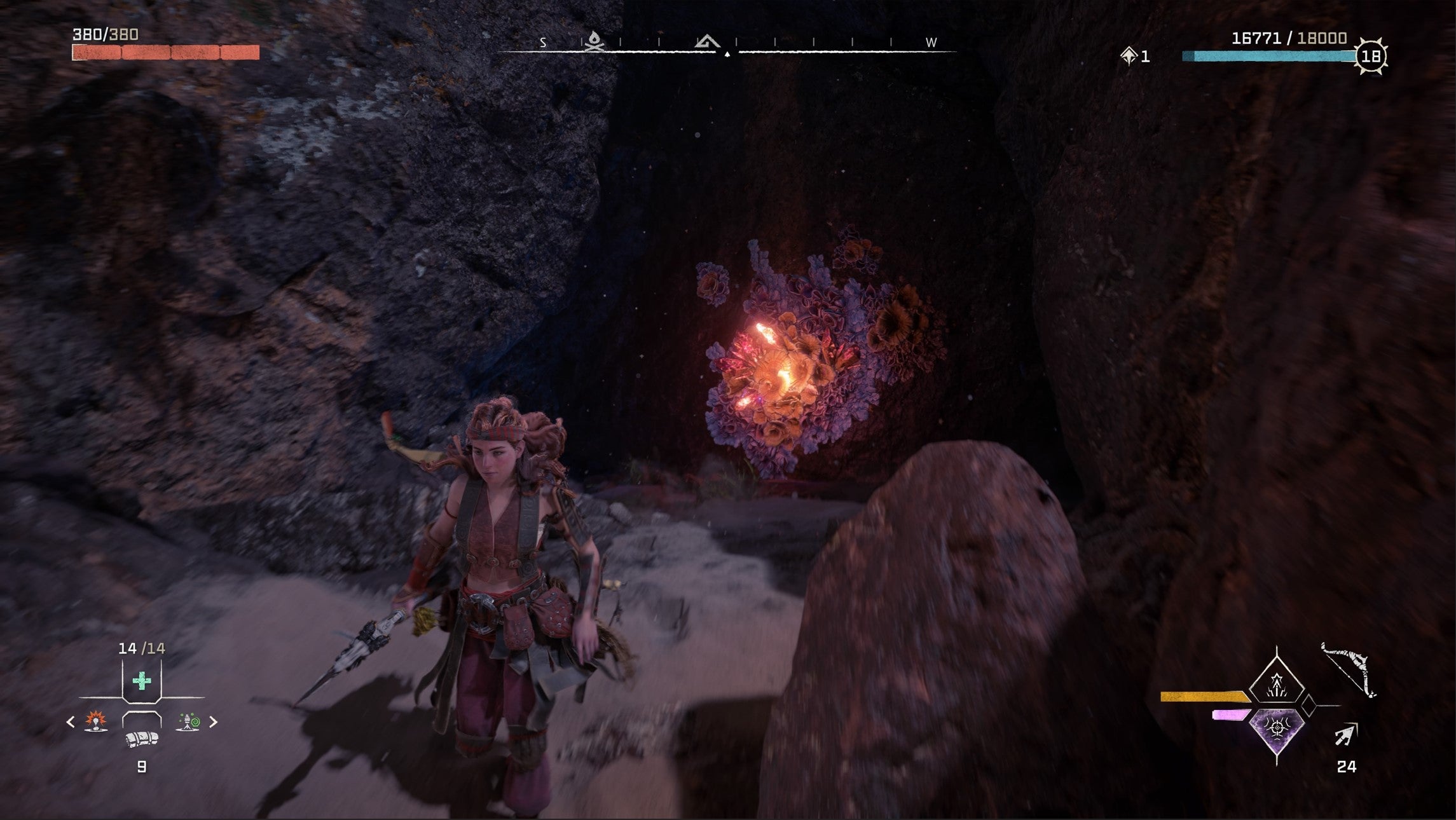Click the blue XP progress bar
Image resolution: width=1456 pixels, height=820 pixels.
coord(1272,56)
